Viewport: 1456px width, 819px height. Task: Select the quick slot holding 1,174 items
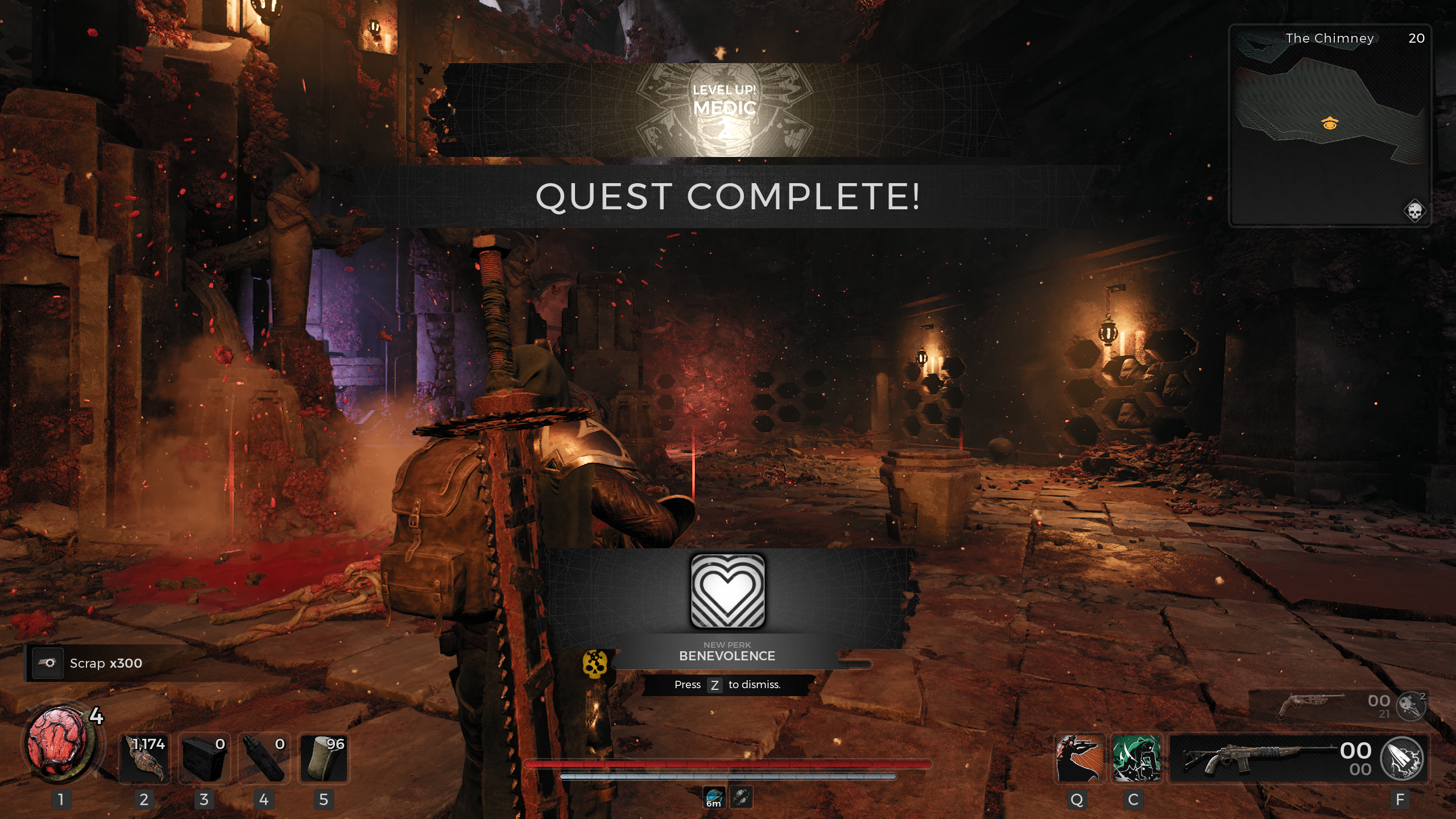(x=144, y=758)
